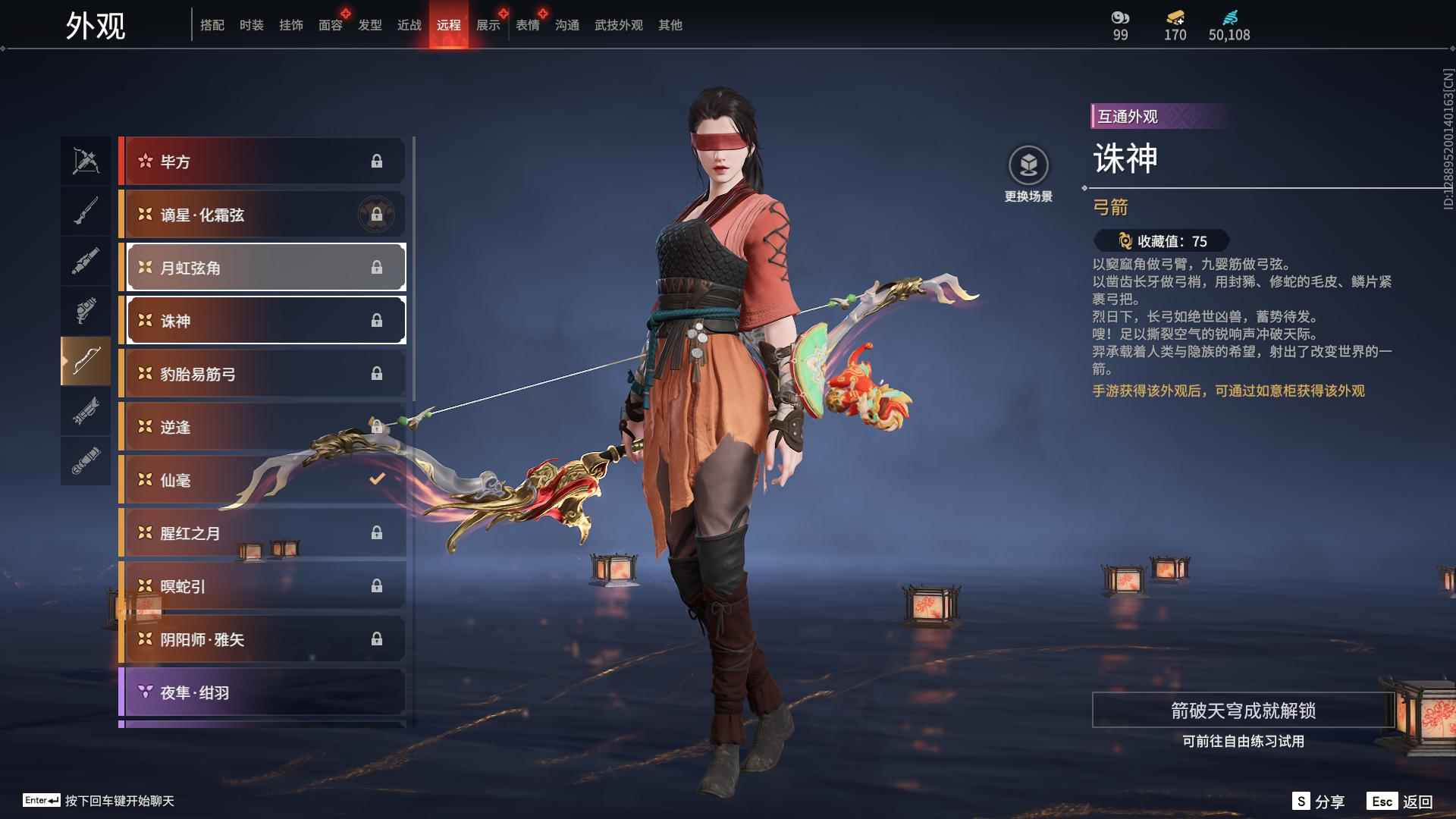Click the lock icon on 诛神
Viewport: 1456px width, 819px height.
[x=378, y=320]
